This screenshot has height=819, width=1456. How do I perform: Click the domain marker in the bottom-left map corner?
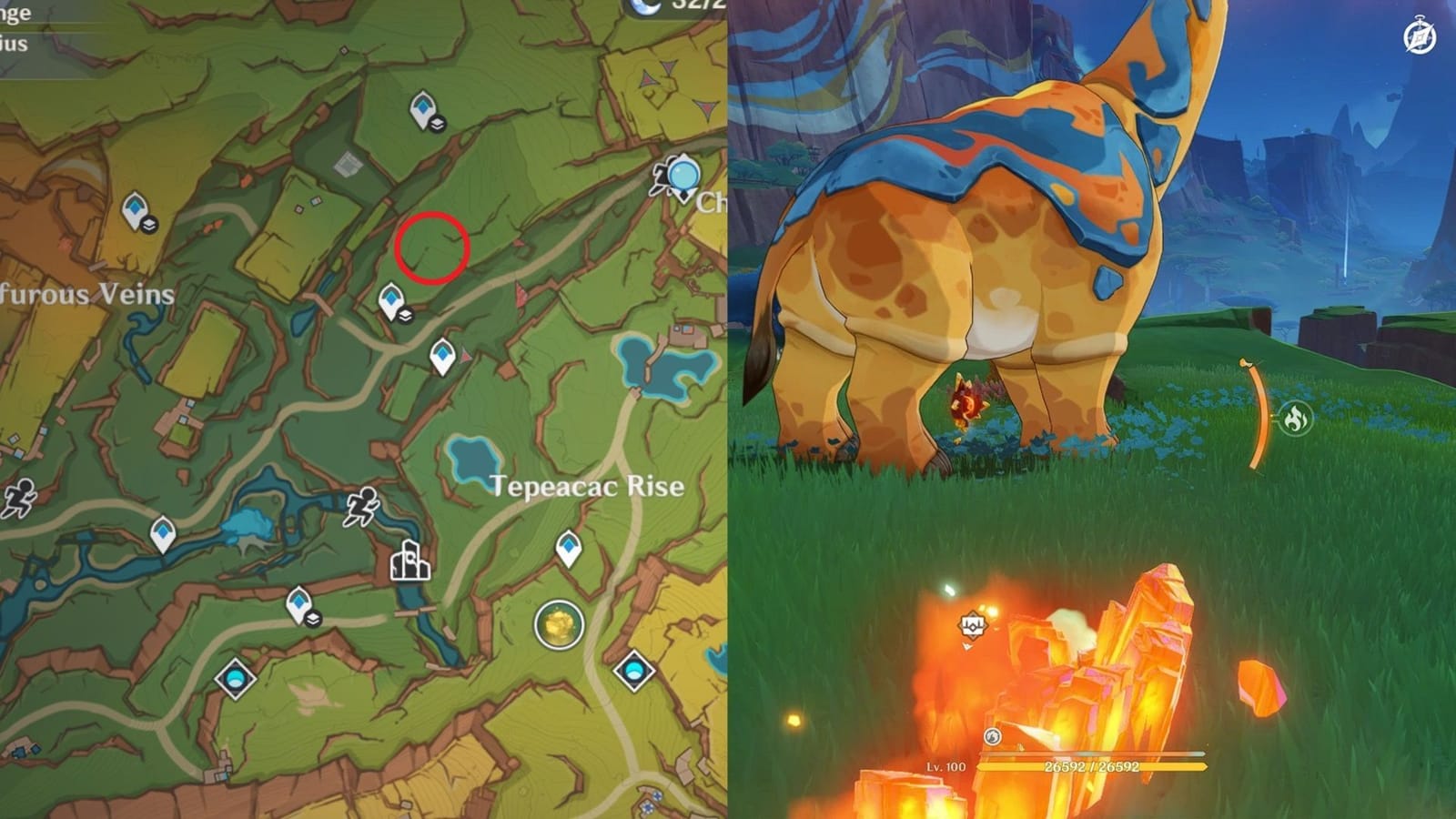point(233,677)
